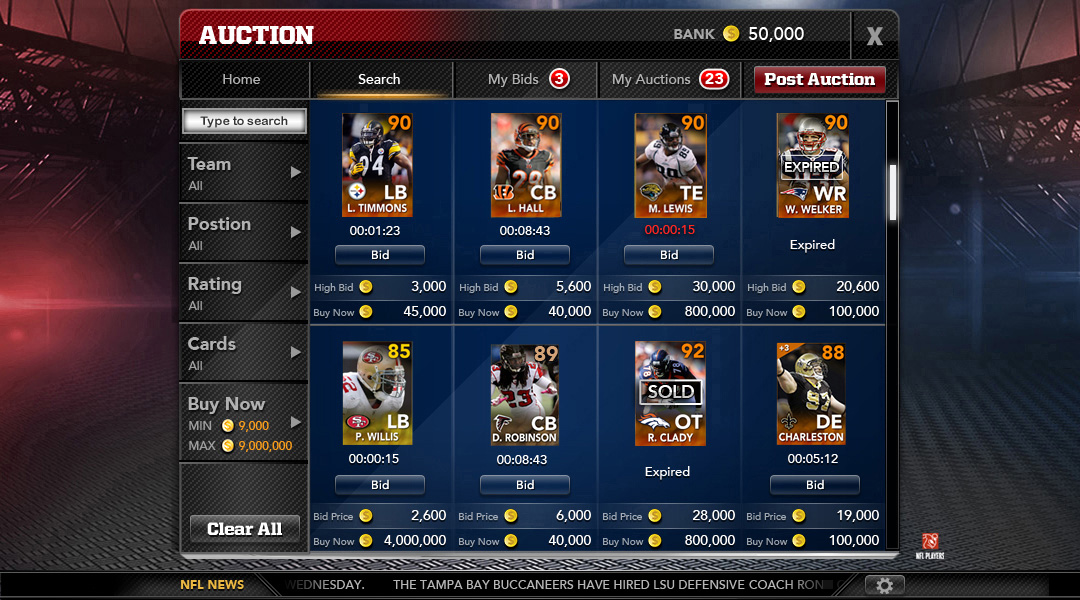1080x600 pixels.
Task: Open the Buy Now price filter
Action: 243,422
